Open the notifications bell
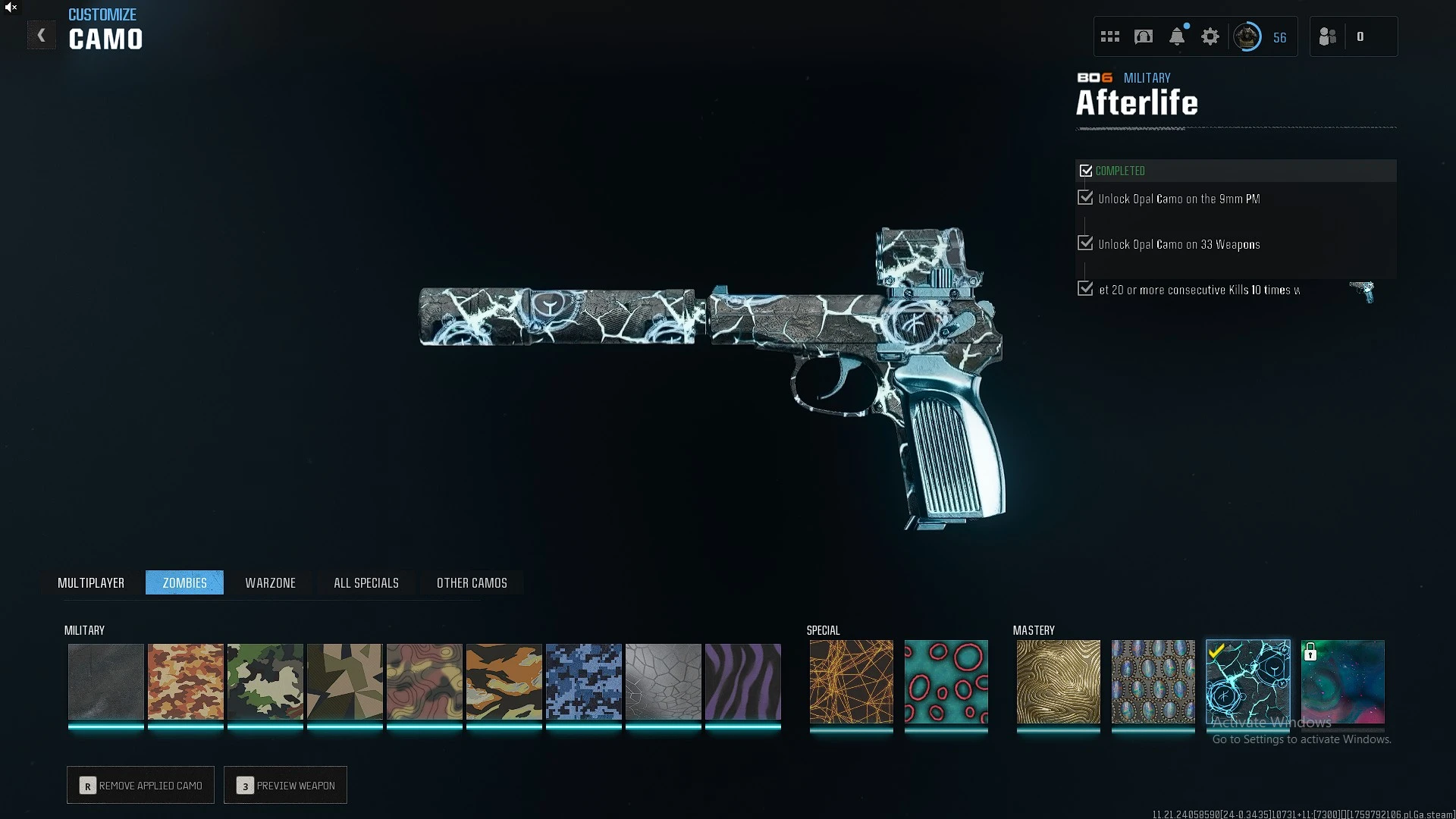The width and height of the screenshot is (1456, 819). (1177, 36)
